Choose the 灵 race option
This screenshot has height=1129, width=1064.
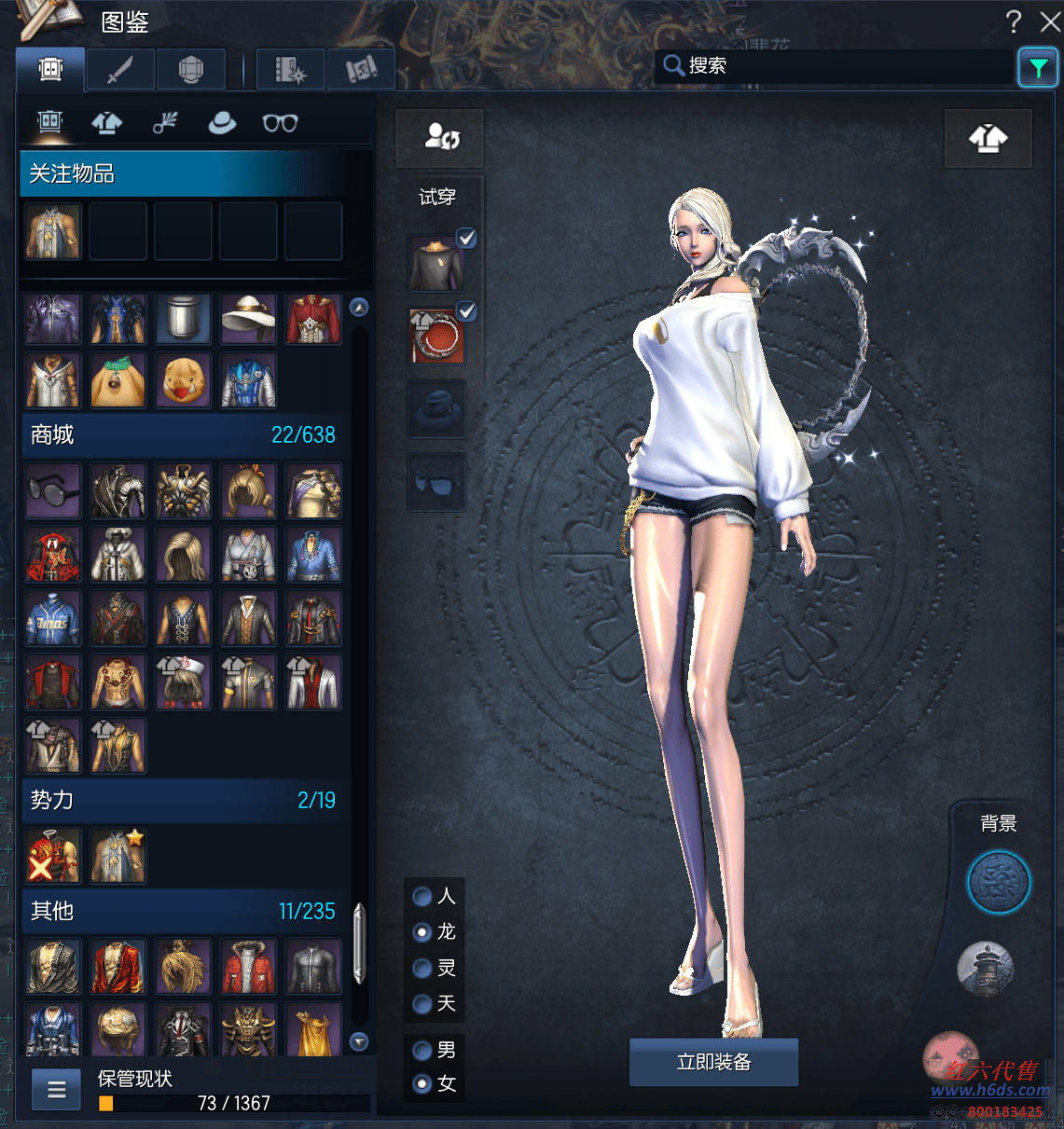(x=422, y=969)
